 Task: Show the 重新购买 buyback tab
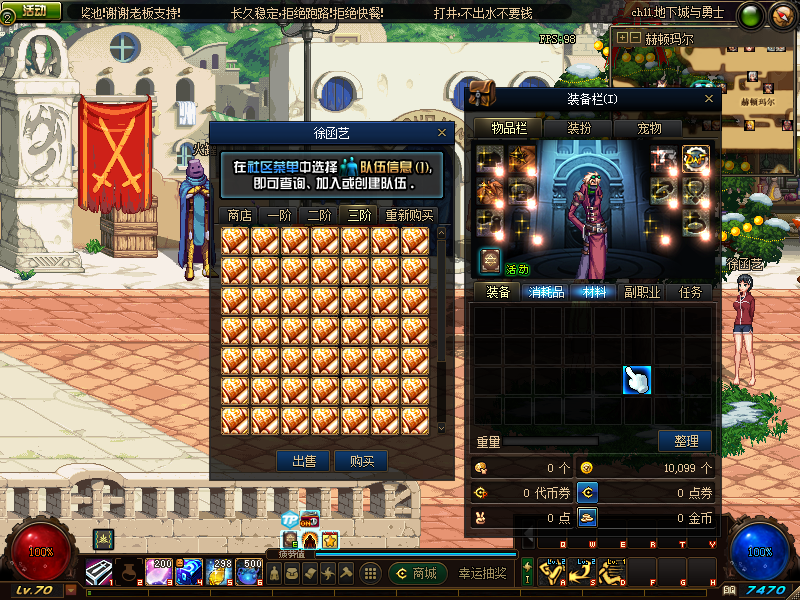pos(409,215)
